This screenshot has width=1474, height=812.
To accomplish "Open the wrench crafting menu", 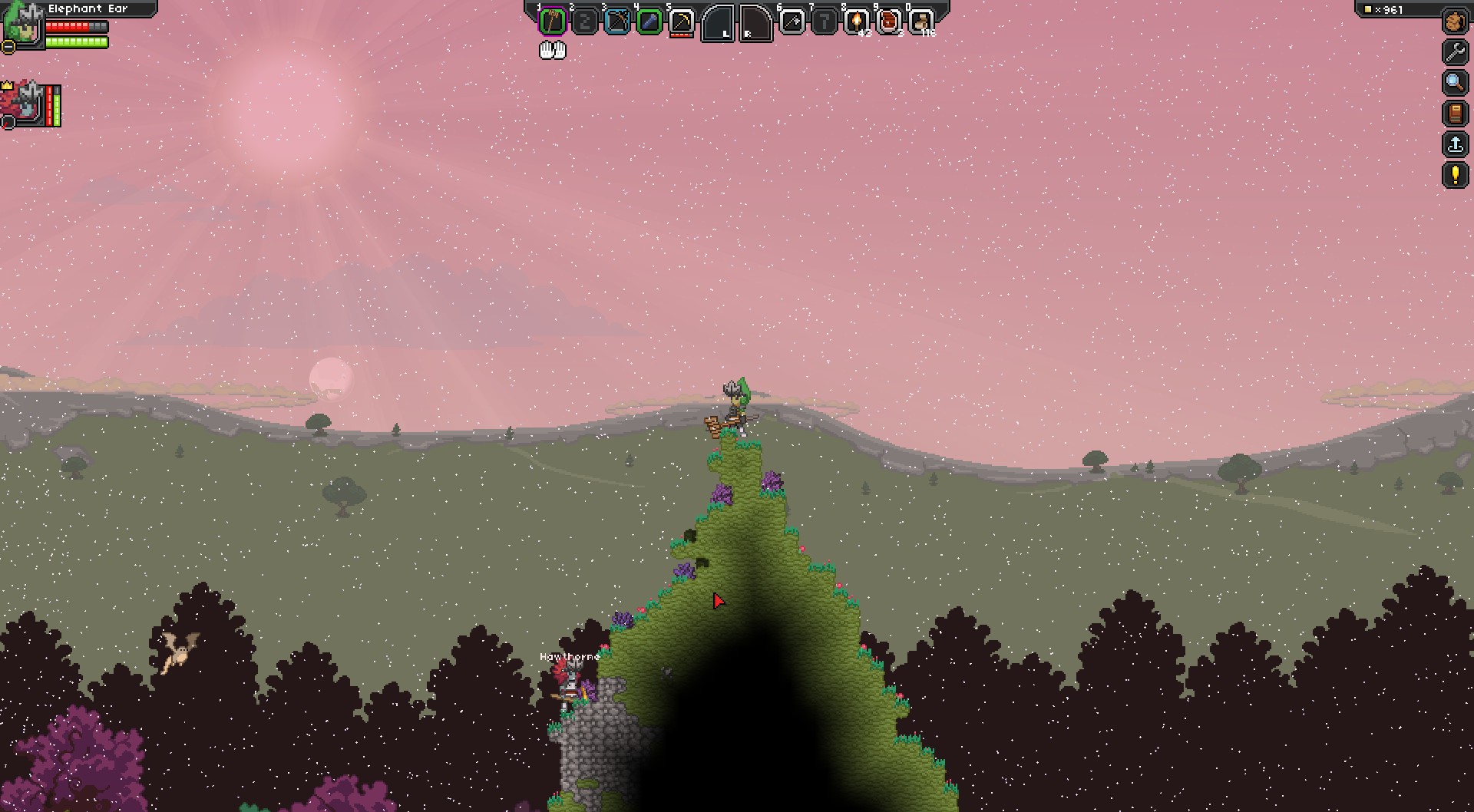I will tap(1455, 52).
